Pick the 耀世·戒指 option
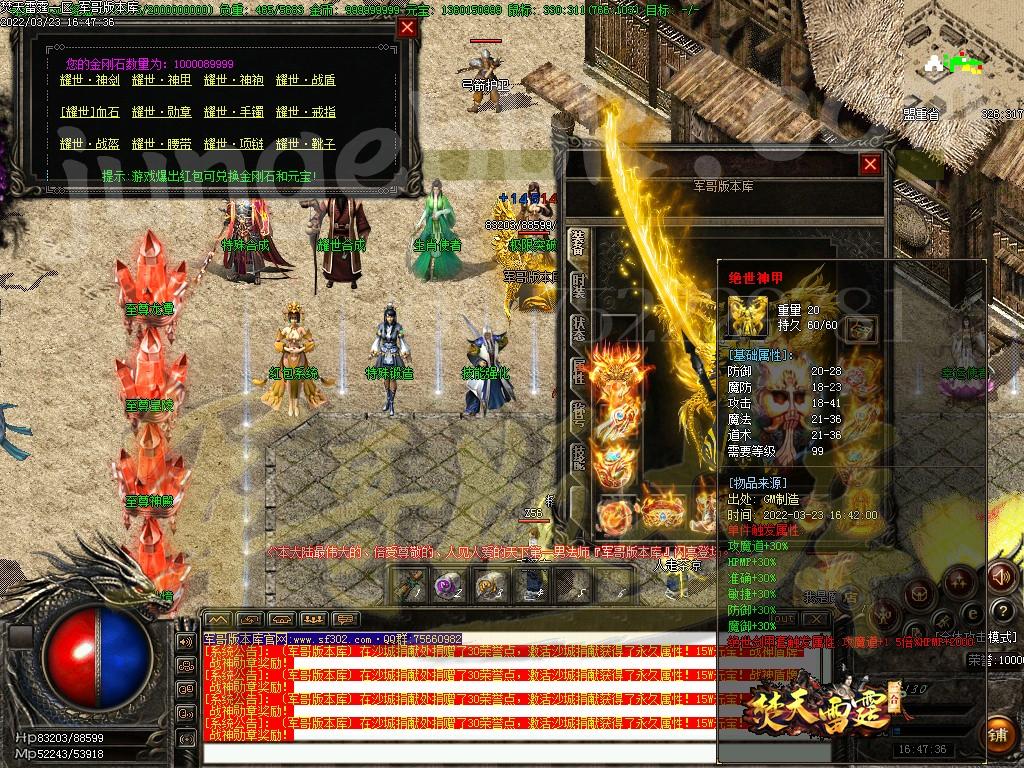This screenshot has height=768, width=1024. (x=305, y=112)
